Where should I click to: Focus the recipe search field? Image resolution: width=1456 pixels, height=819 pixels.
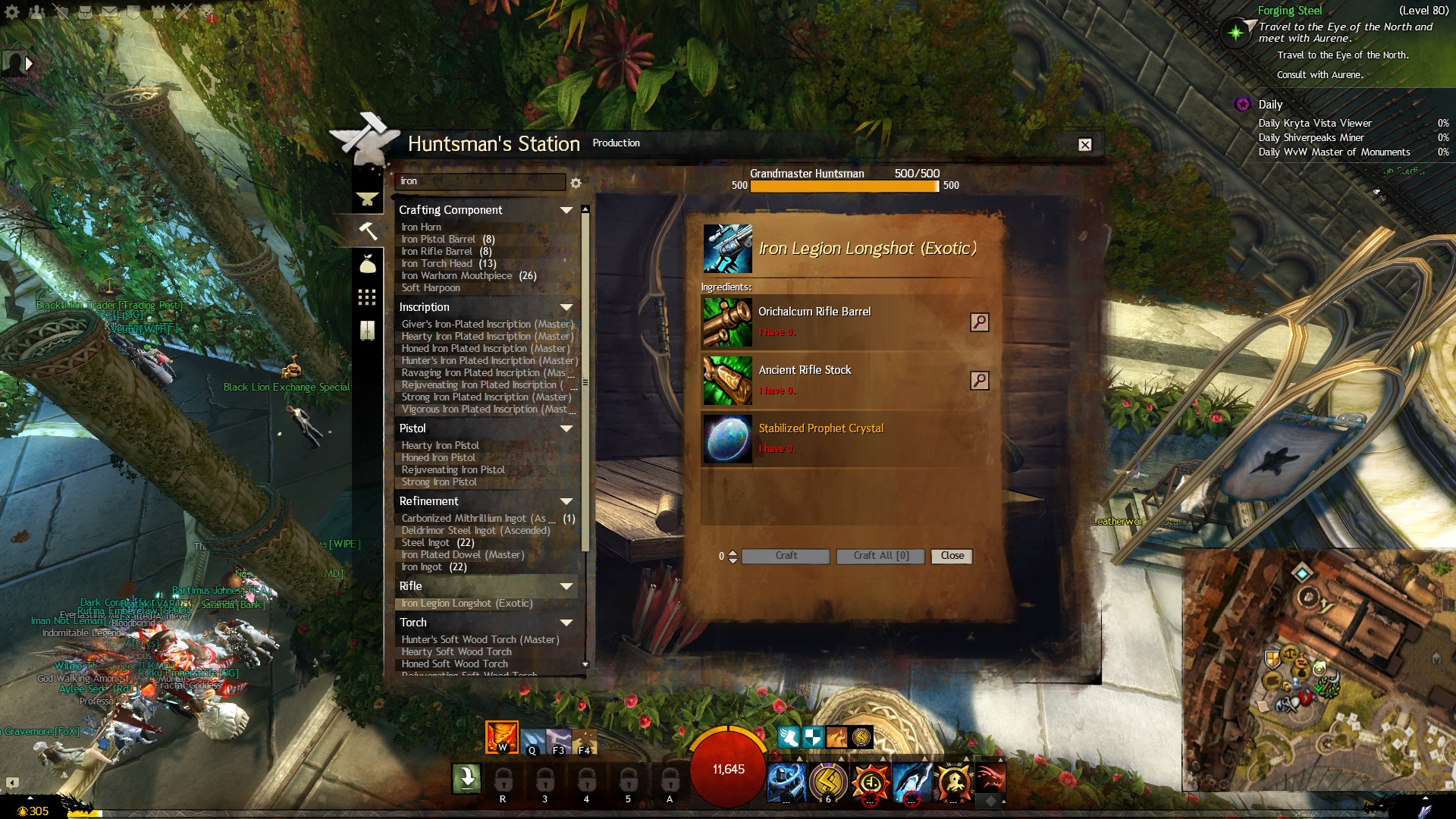tap(479, 181)
